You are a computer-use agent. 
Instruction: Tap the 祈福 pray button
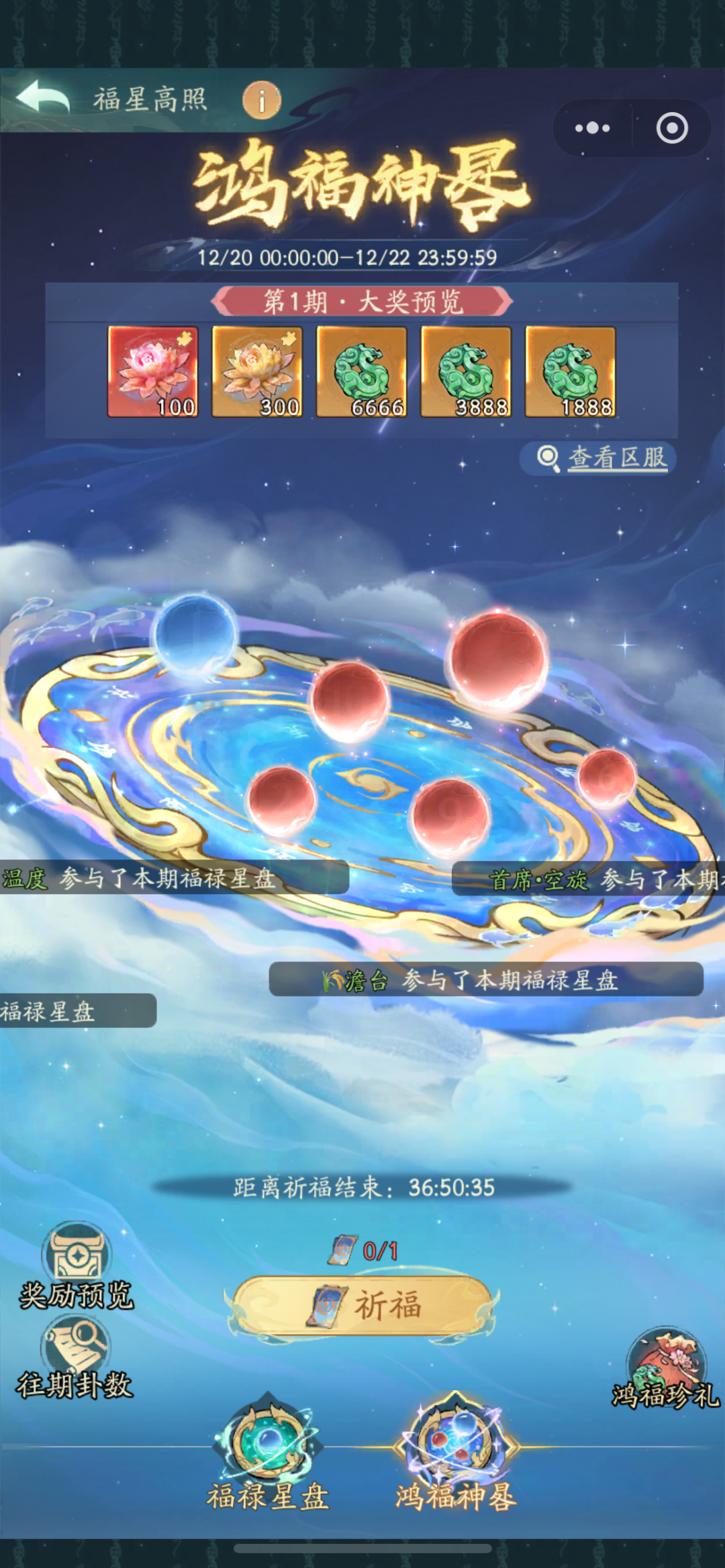(x=362, y=1306)
